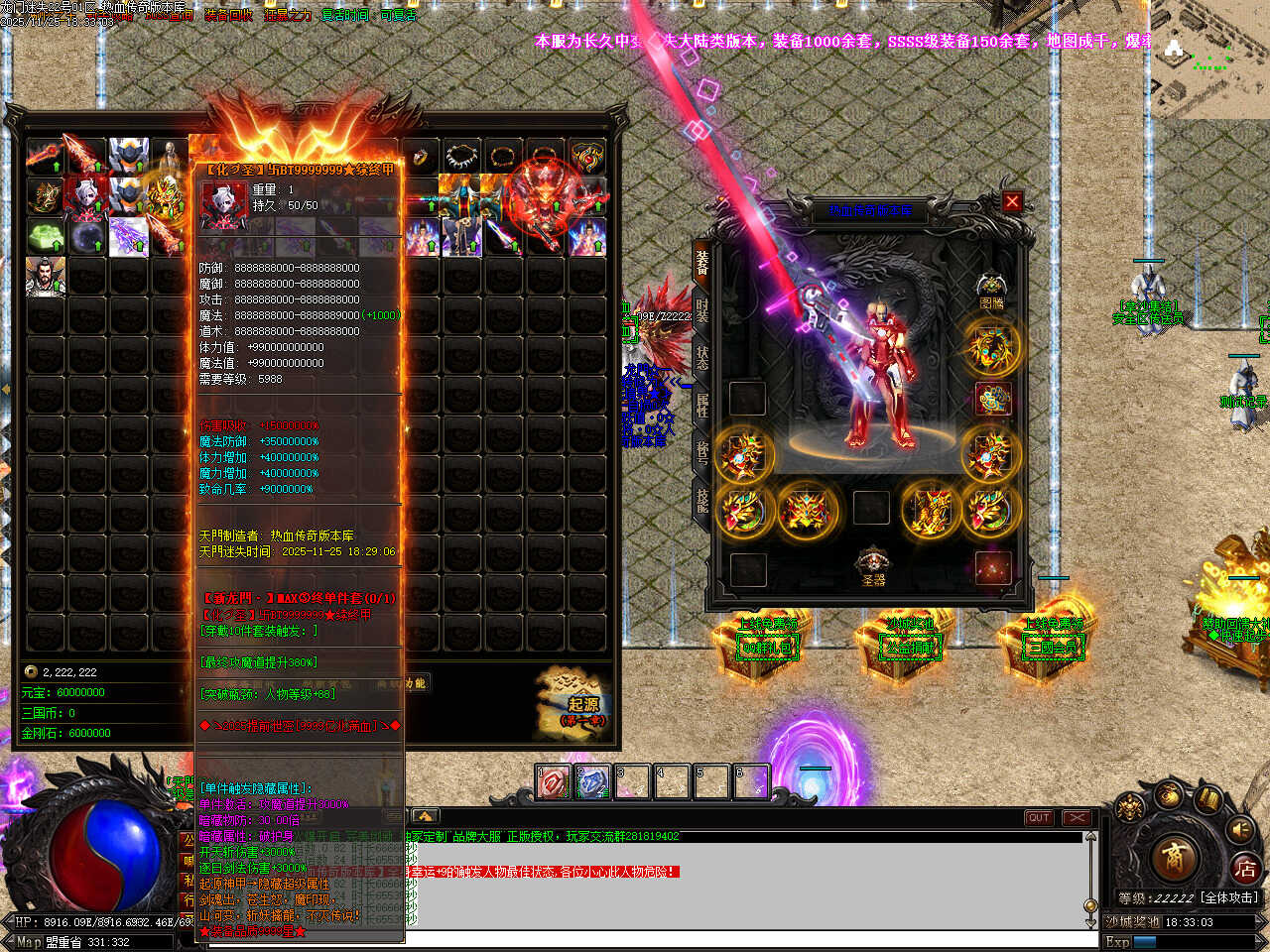The width and height of the screenshot is (1270, 952).
Task: Select the fang necklace in the bag
Action: click(461, 157)
